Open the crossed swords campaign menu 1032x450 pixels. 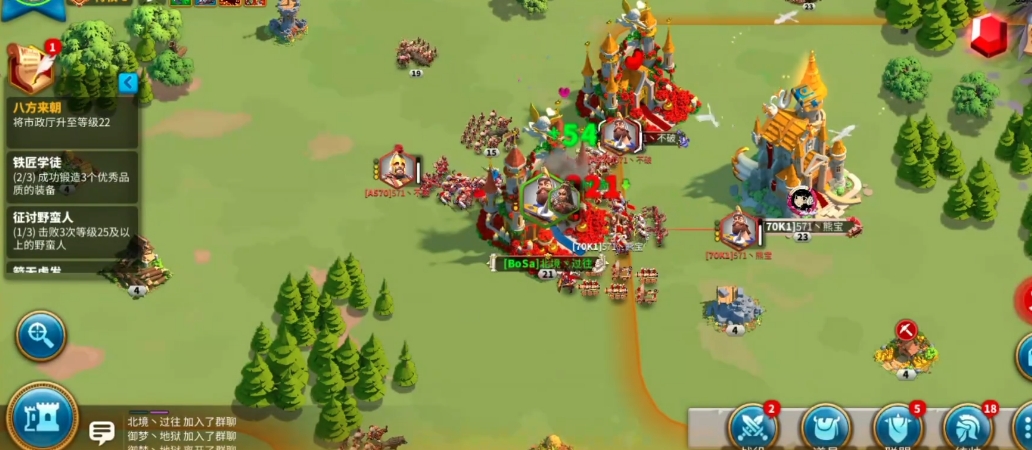(x=754, y=428)
